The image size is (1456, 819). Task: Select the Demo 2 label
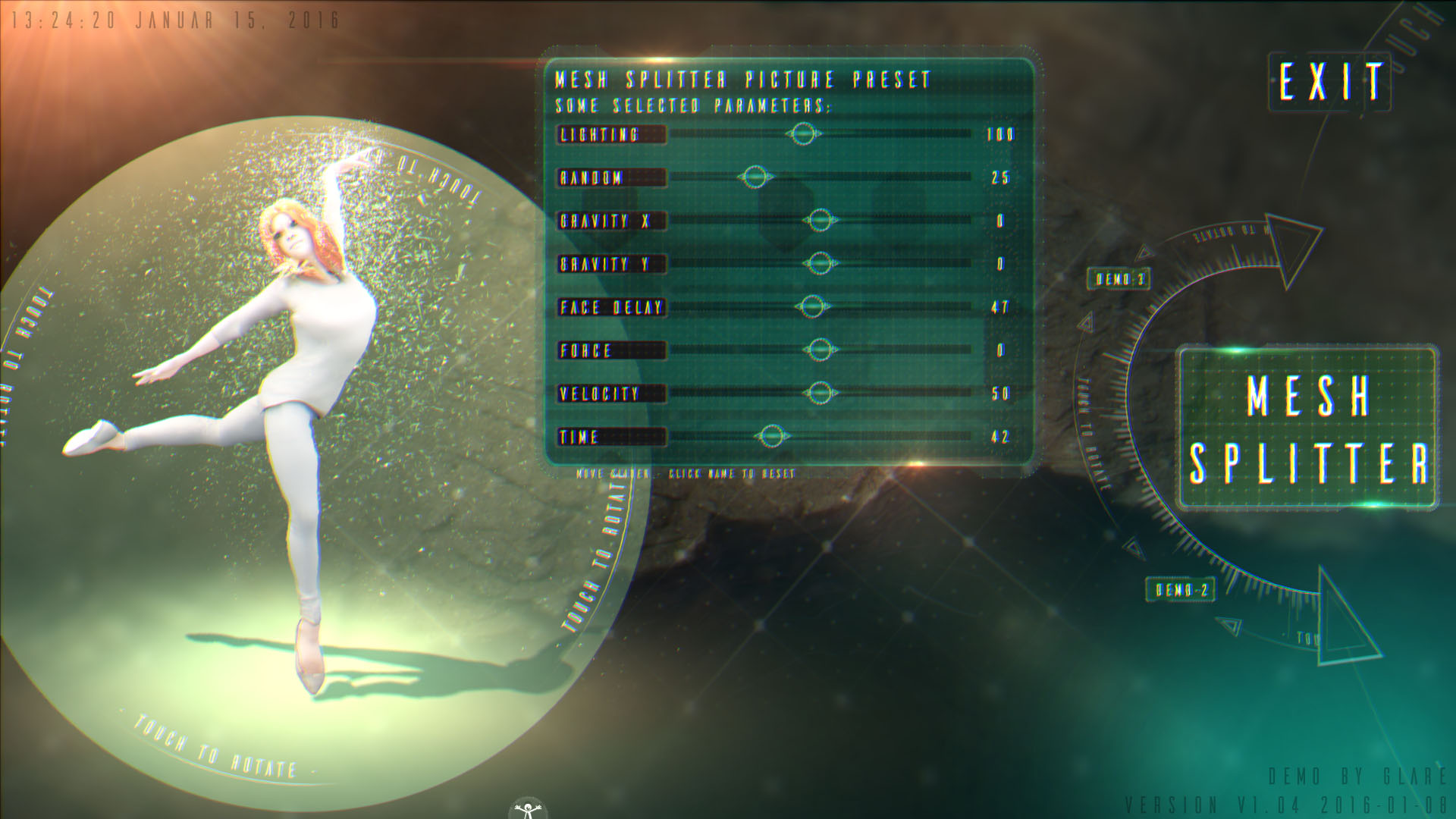[1181, 590]
